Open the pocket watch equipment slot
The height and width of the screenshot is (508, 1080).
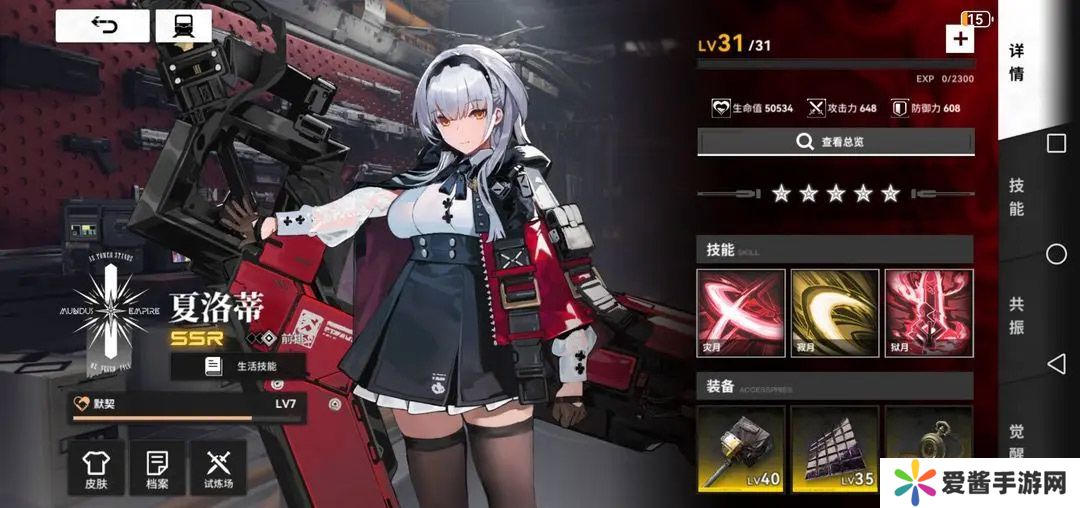point(929,449)
